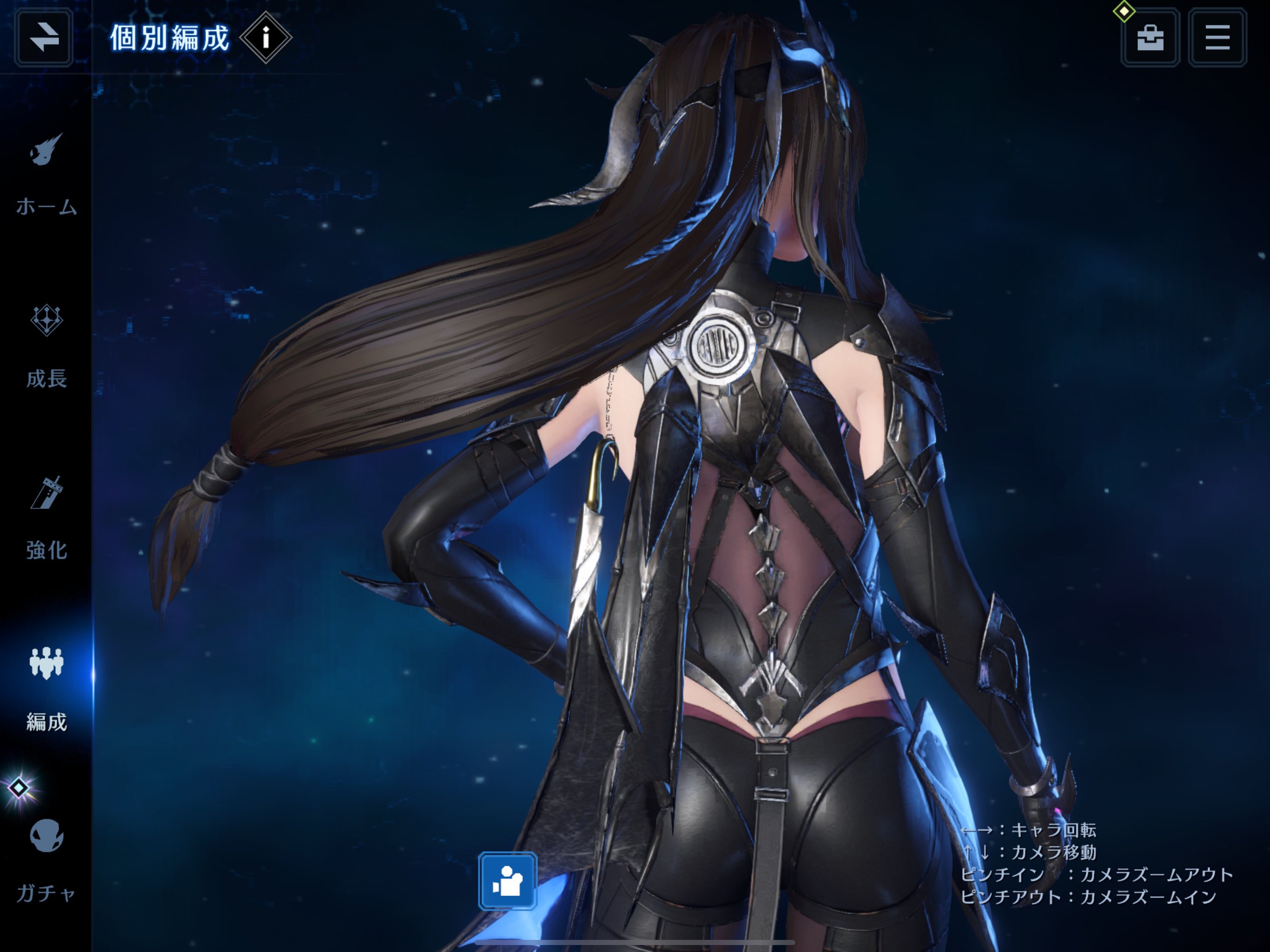This screenshot has width=1270, height=952.
Task: Toggle the blue camera view button
Action: pyautogui.click(x=508, y=881)
